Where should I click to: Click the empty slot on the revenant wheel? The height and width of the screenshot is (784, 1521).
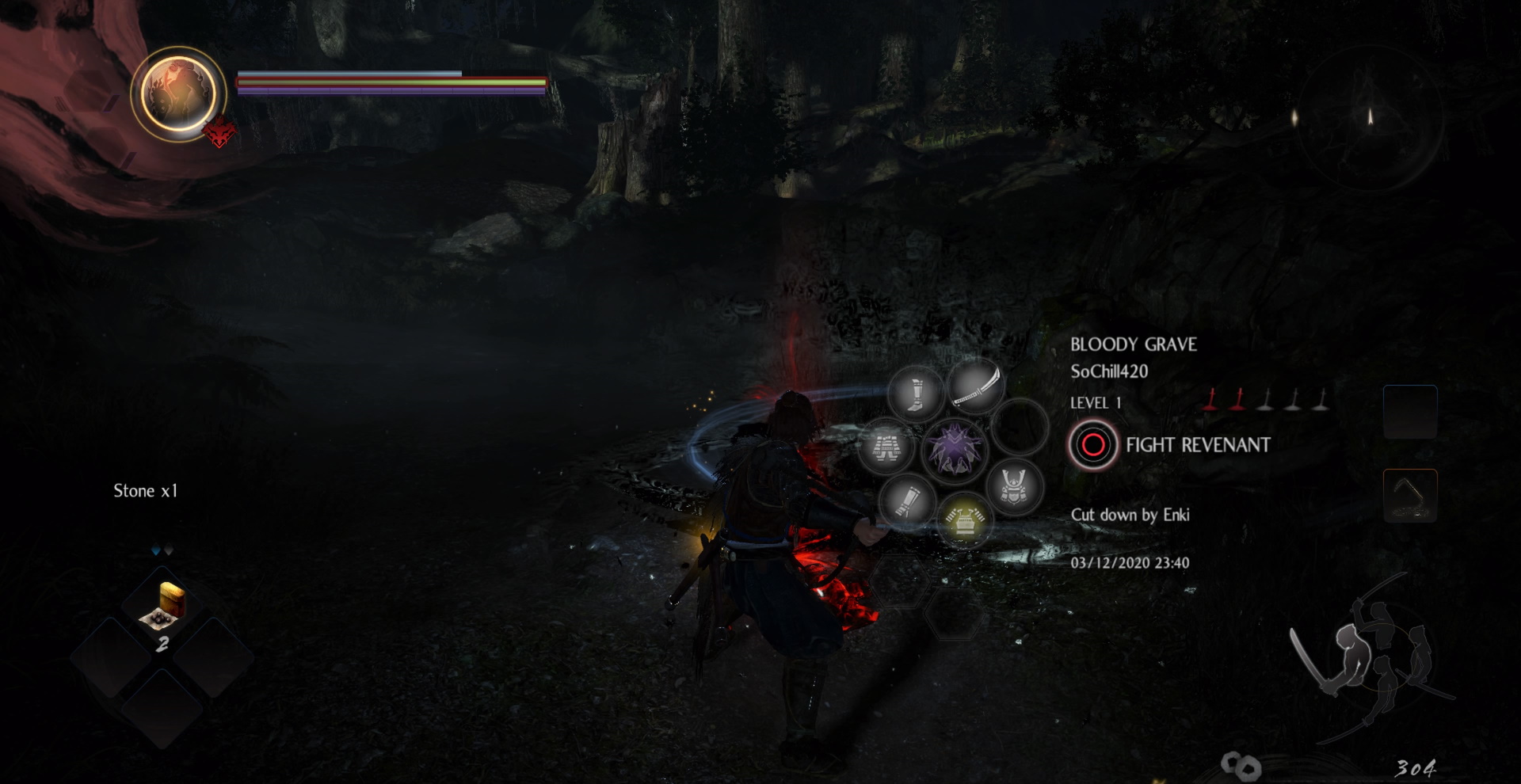(1022, 428)
